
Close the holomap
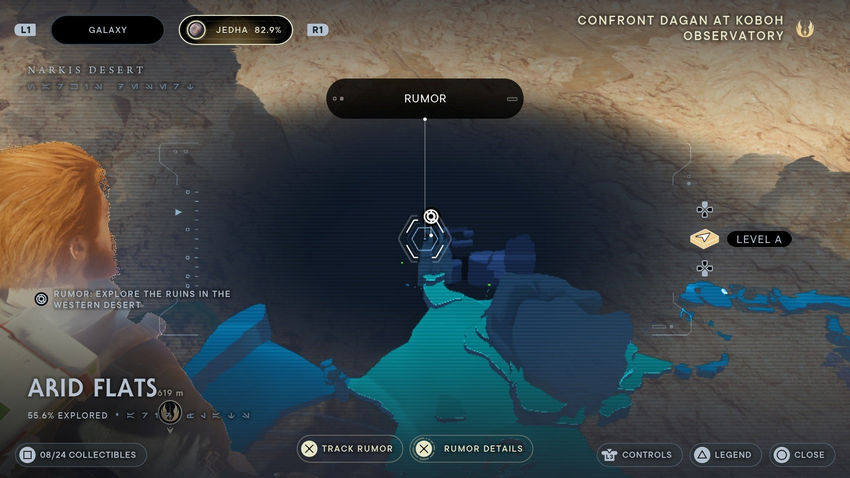pyautogui.click(x=800, y=455)
